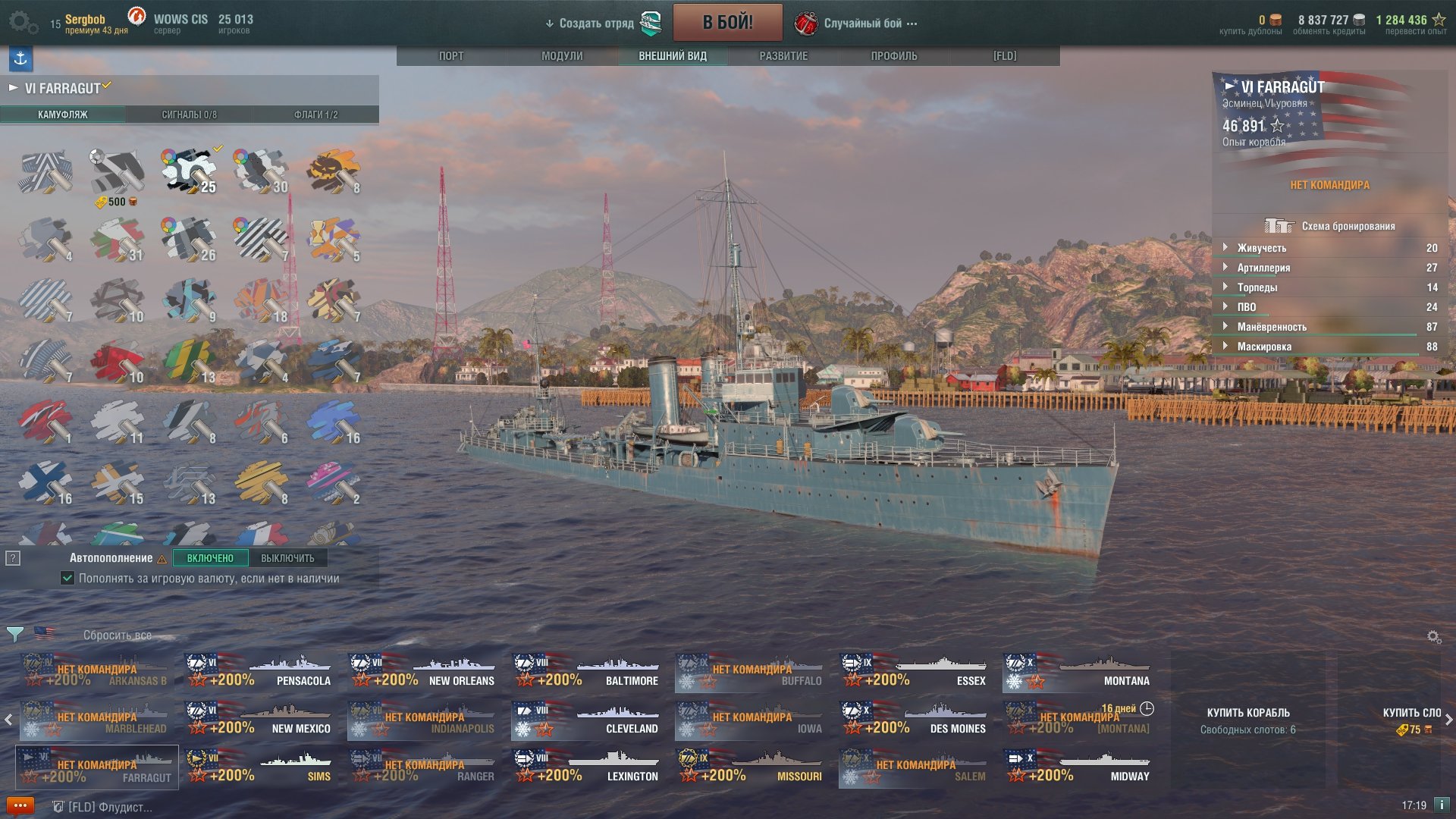Create a division with Создать отряд
This screenshot has height=819, width=1456.
click(596, 24)
